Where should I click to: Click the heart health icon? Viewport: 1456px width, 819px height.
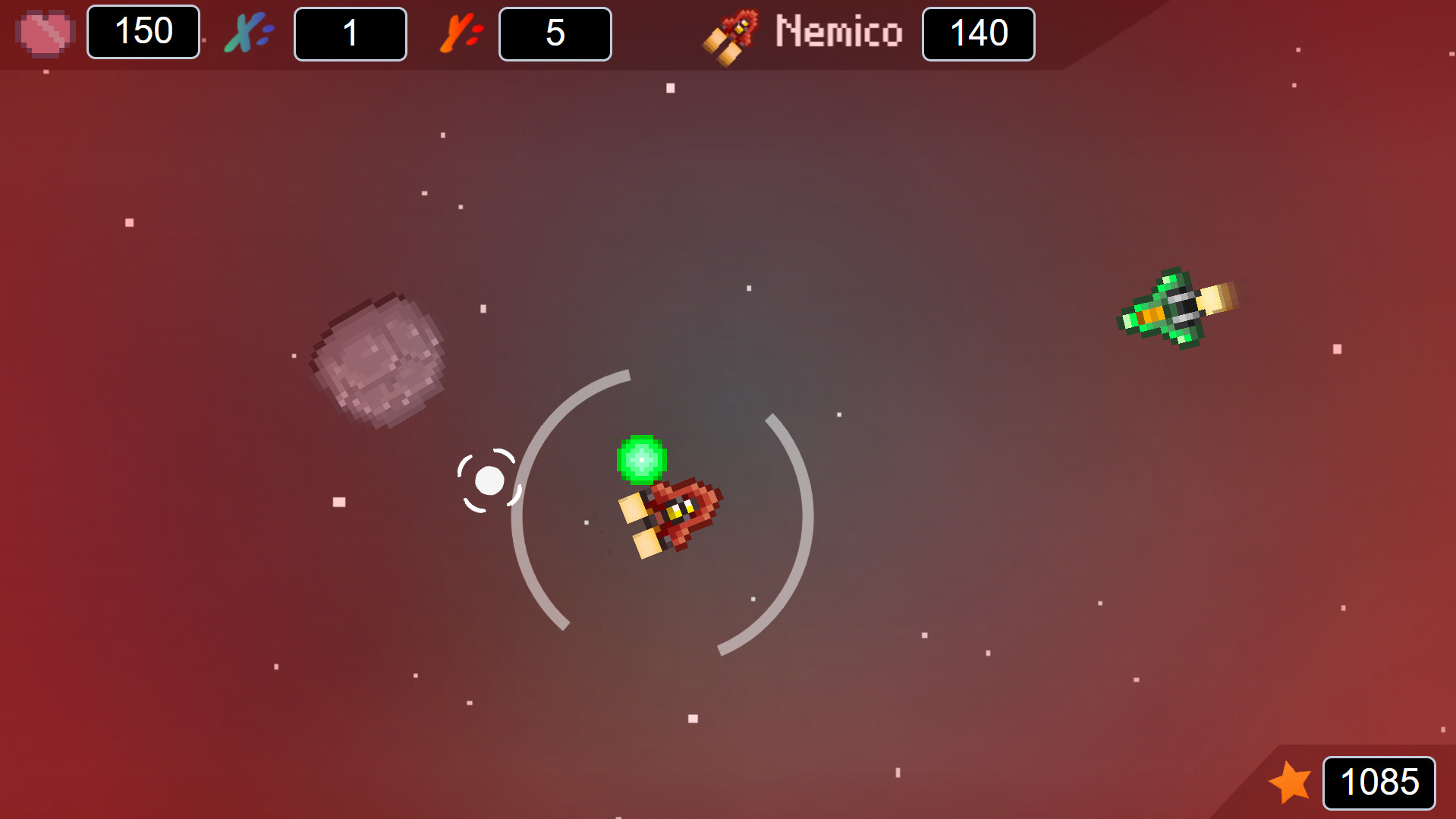click(x=46, y=33)
